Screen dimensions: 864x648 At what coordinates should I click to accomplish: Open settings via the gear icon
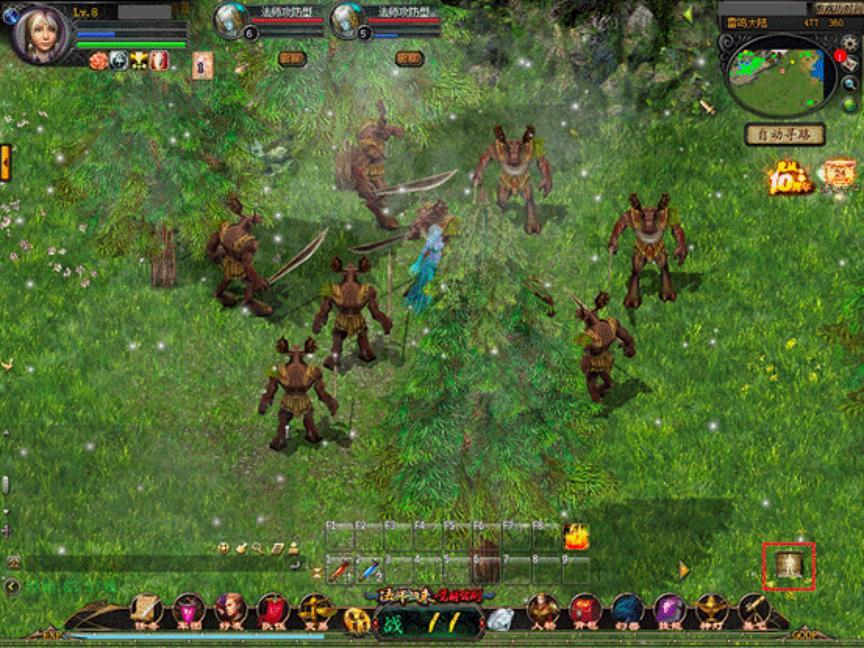coord(849,43)
